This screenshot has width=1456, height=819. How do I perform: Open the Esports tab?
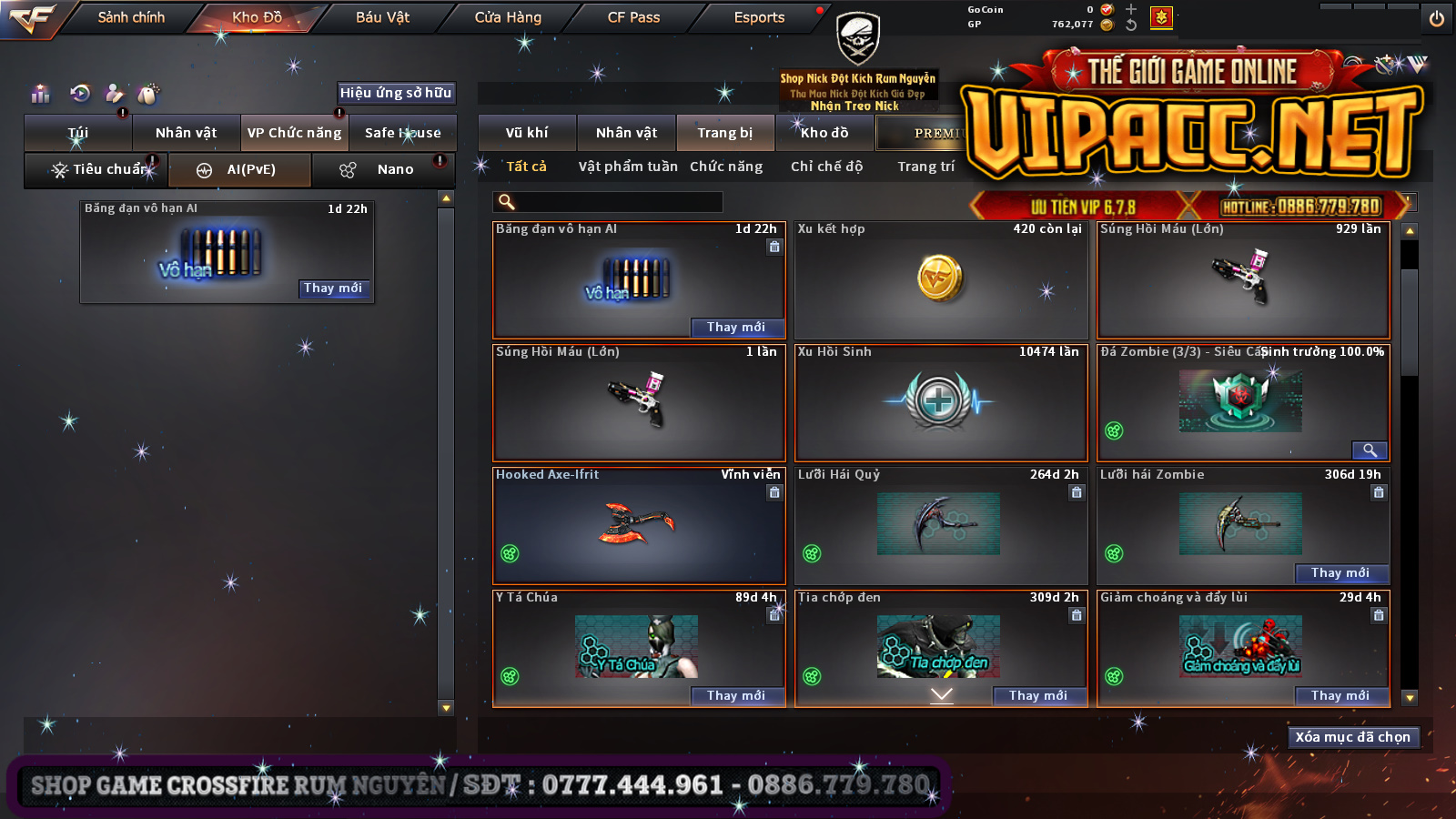(x=759, y=17)
